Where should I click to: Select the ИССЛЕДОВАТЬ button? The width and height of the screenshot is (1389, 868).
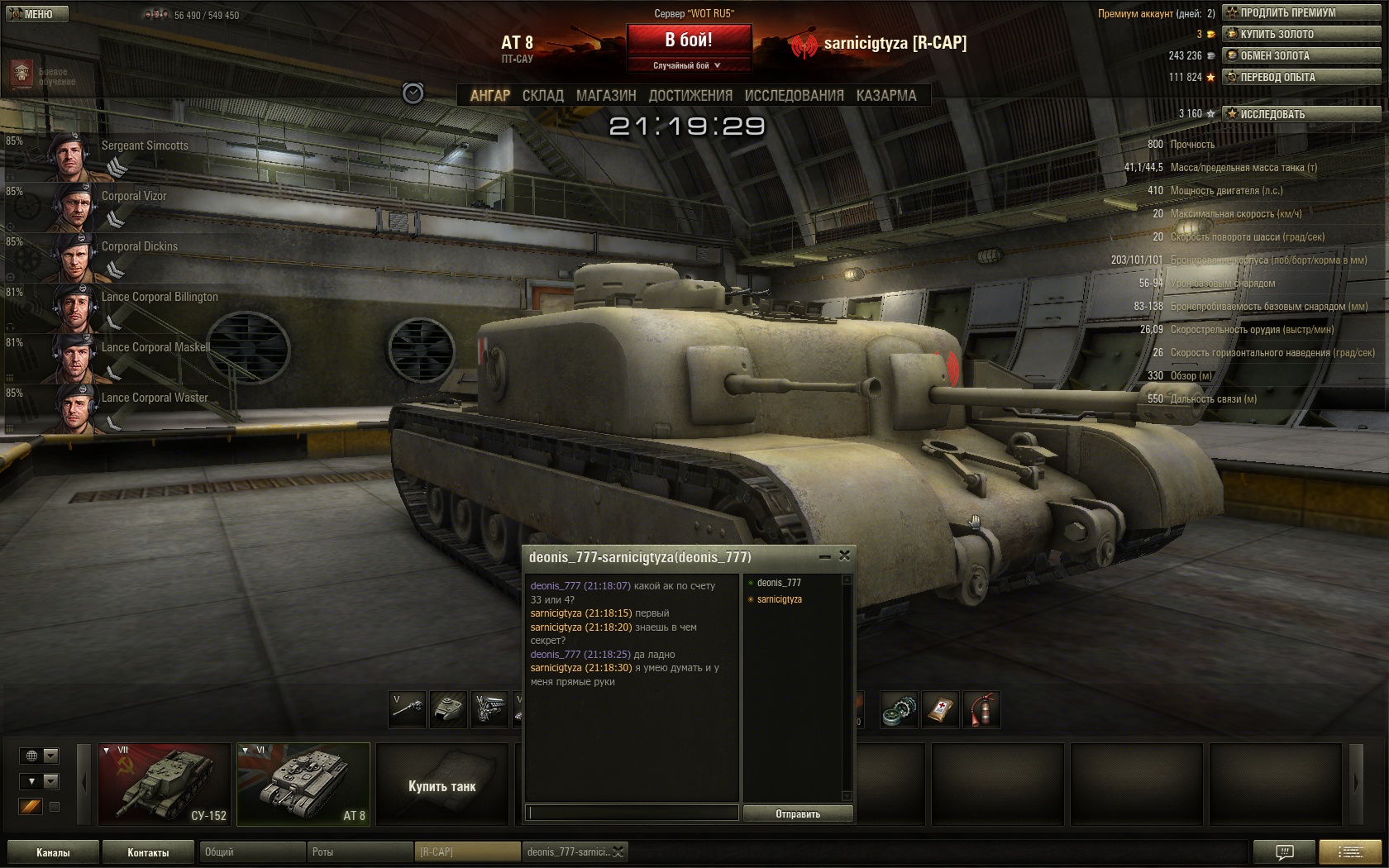click(1301, 114)
